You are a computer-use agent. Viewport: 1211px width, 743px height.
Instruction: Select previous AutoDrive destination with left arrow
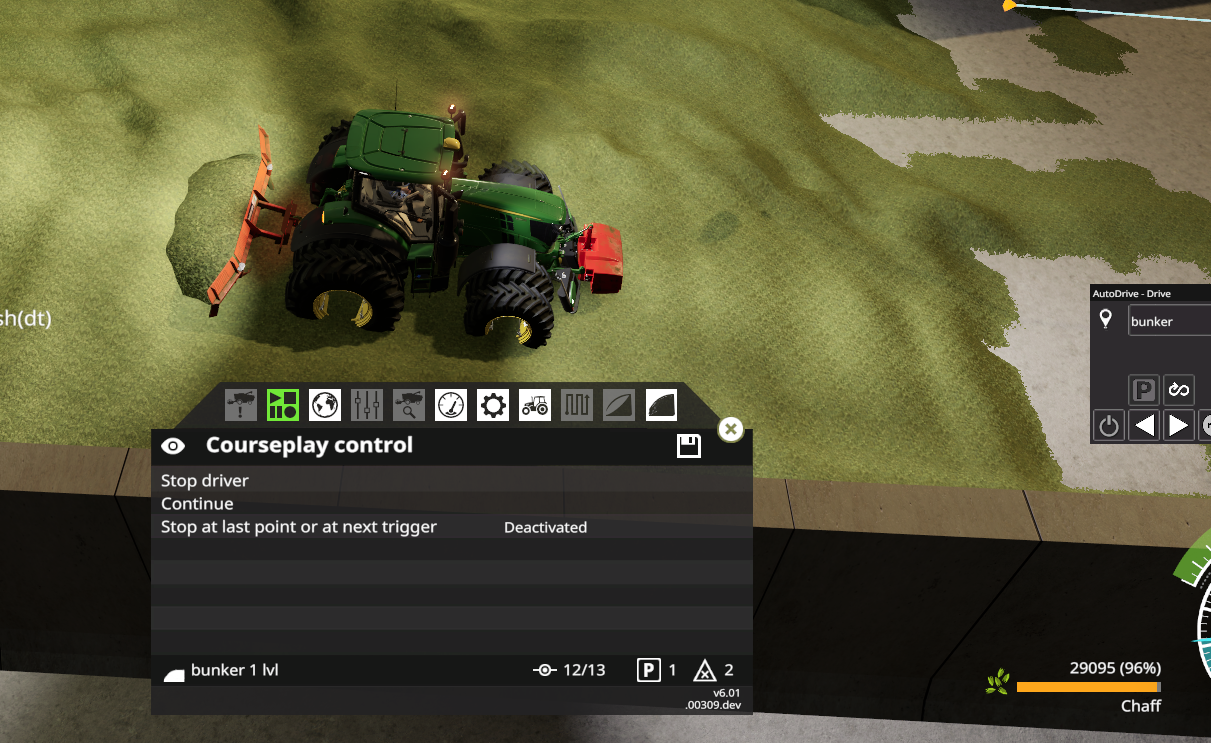coord(1145,426)
